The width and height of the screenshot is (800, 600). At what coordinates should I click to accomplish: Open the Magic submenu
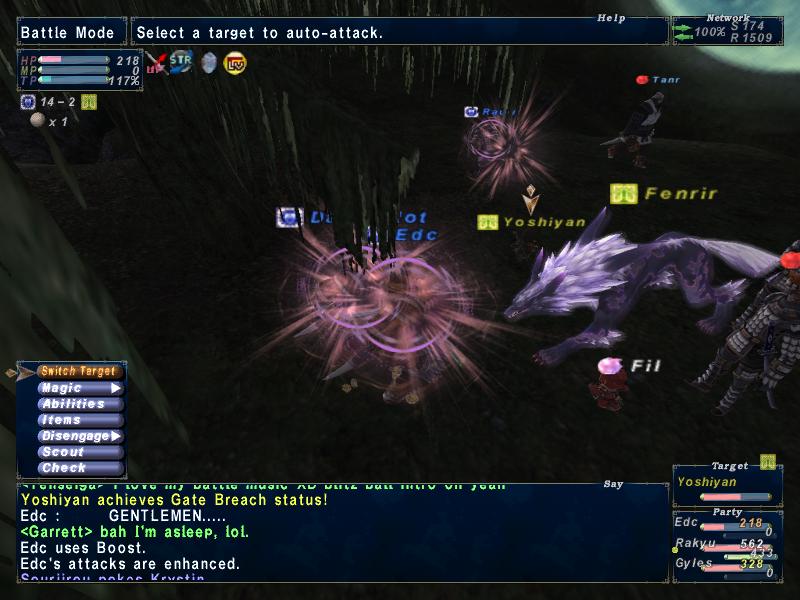79,388
